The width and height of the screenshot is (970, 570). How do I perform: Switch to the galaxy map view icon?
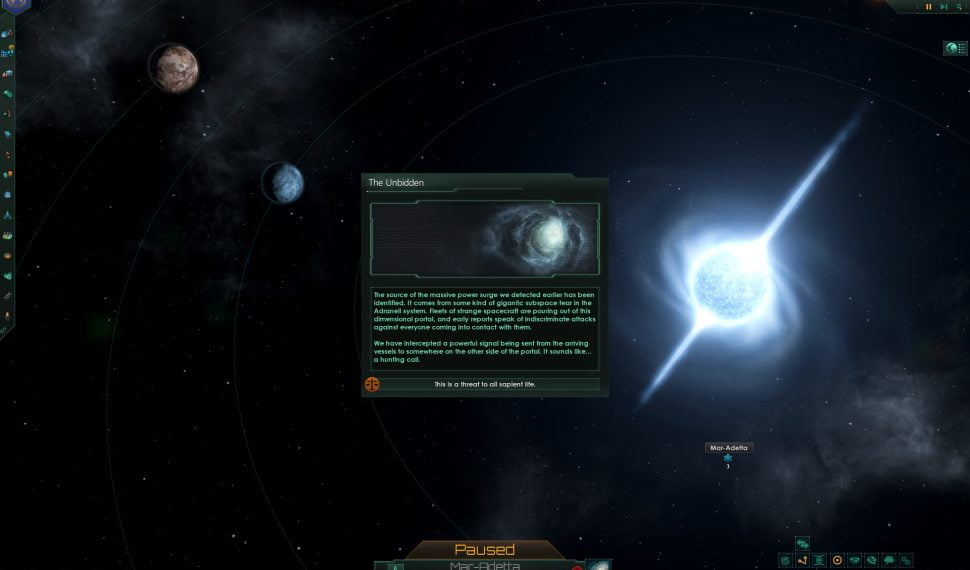coord(785,560)
